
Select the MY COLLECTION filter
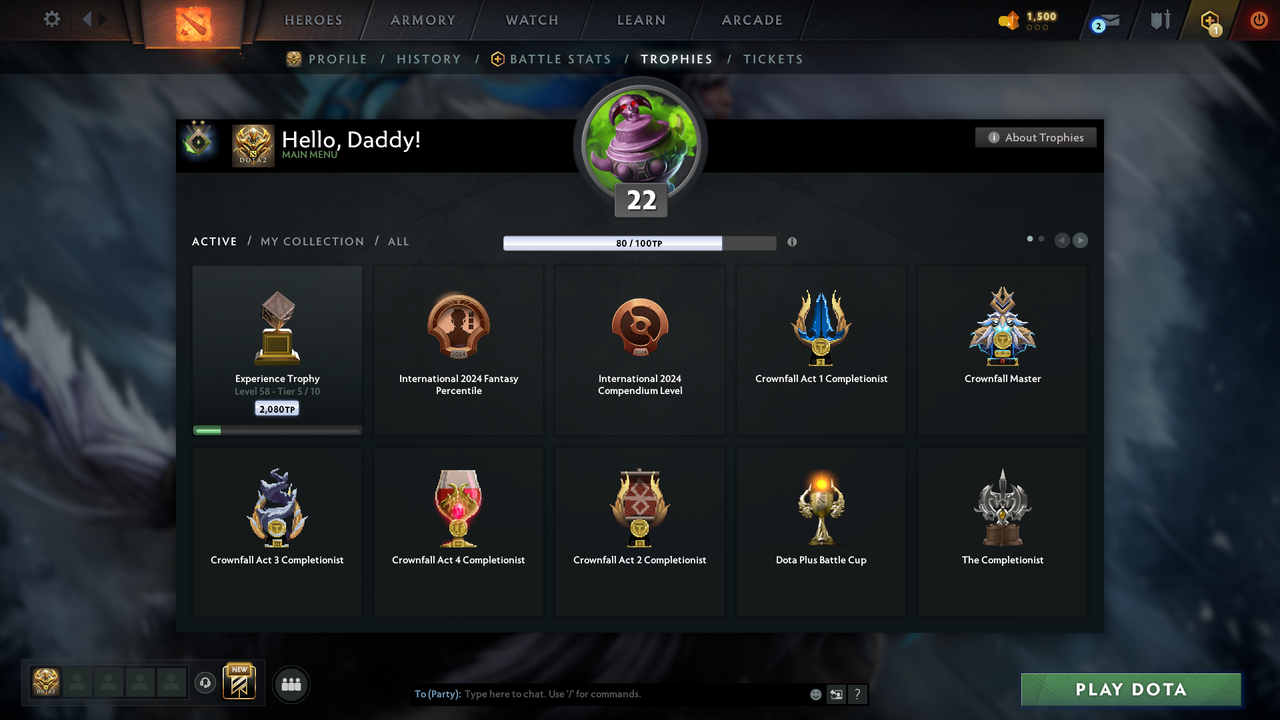[311, 241]
